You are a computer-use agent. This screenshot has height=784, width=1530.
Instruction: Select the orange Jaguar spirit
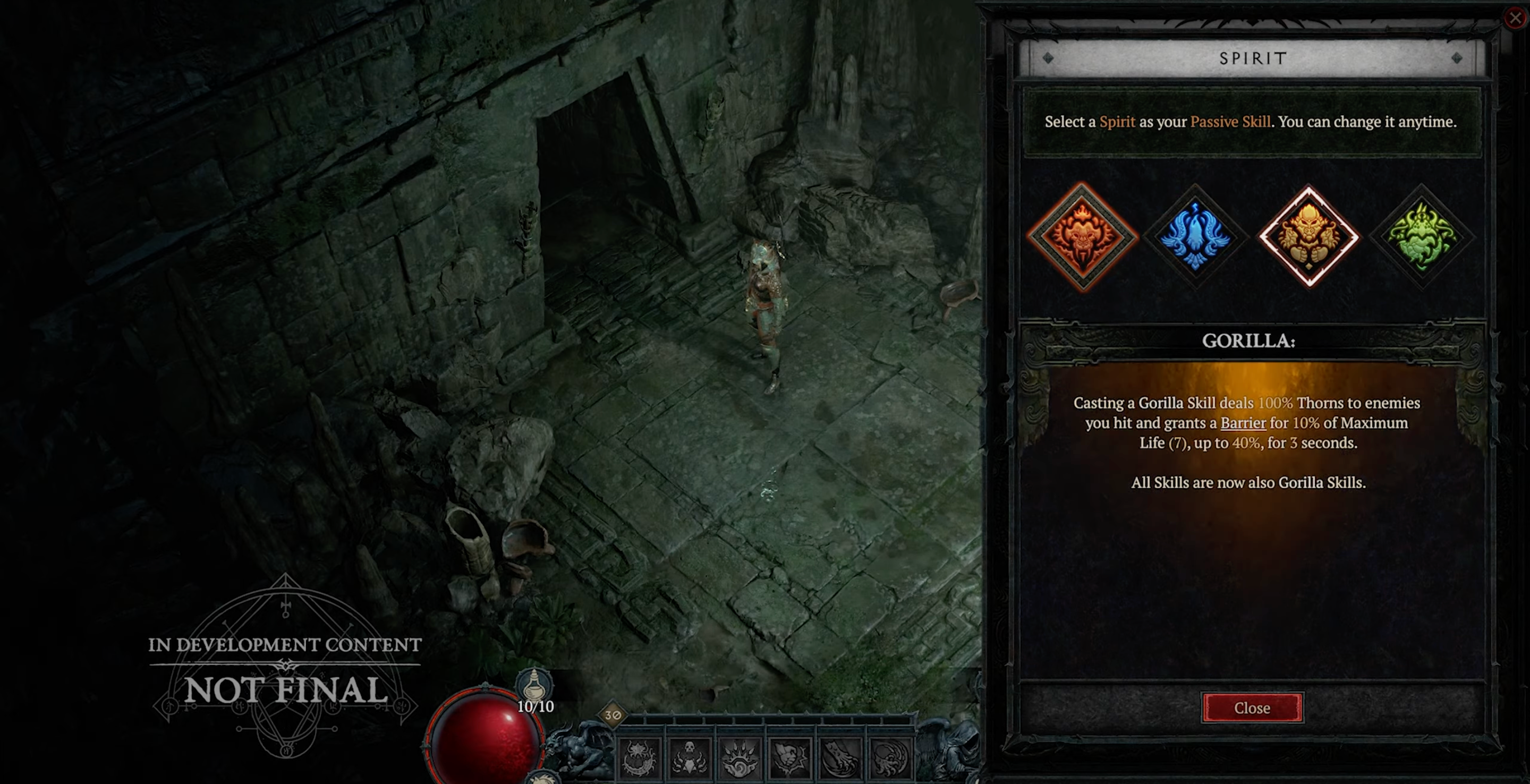point(1082,236)
